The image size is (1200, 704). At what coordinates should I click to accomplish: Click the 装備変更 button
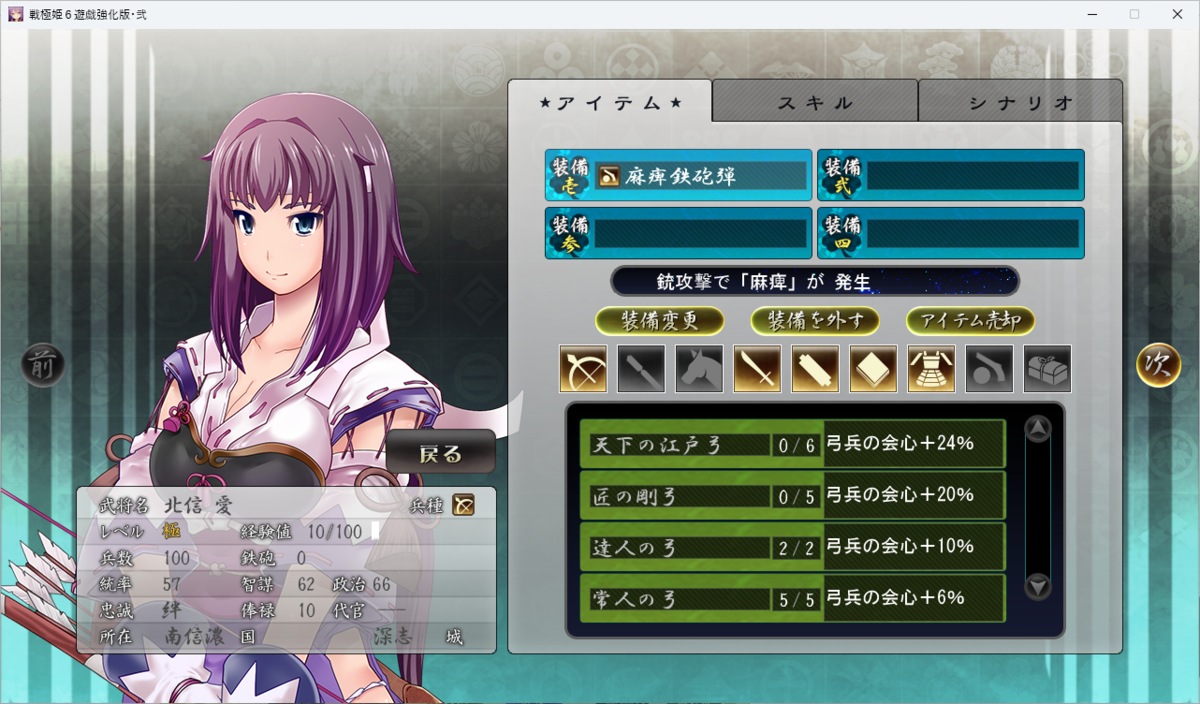pyautogui.click(x=659, y=321)
